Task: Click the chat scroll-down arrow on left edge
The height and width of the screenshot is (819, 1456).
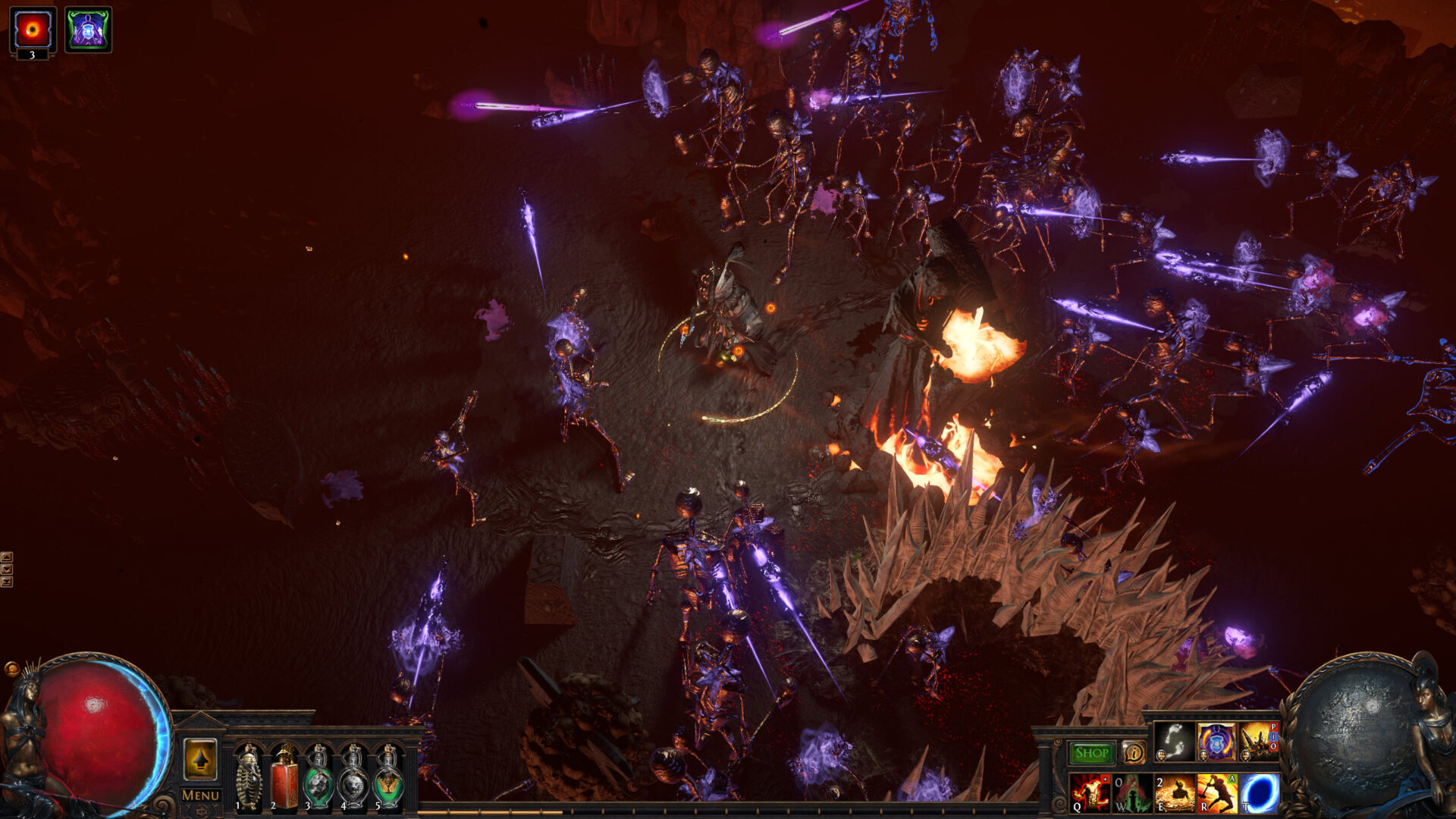Action: pyautogui.click(x=7, y=569)
